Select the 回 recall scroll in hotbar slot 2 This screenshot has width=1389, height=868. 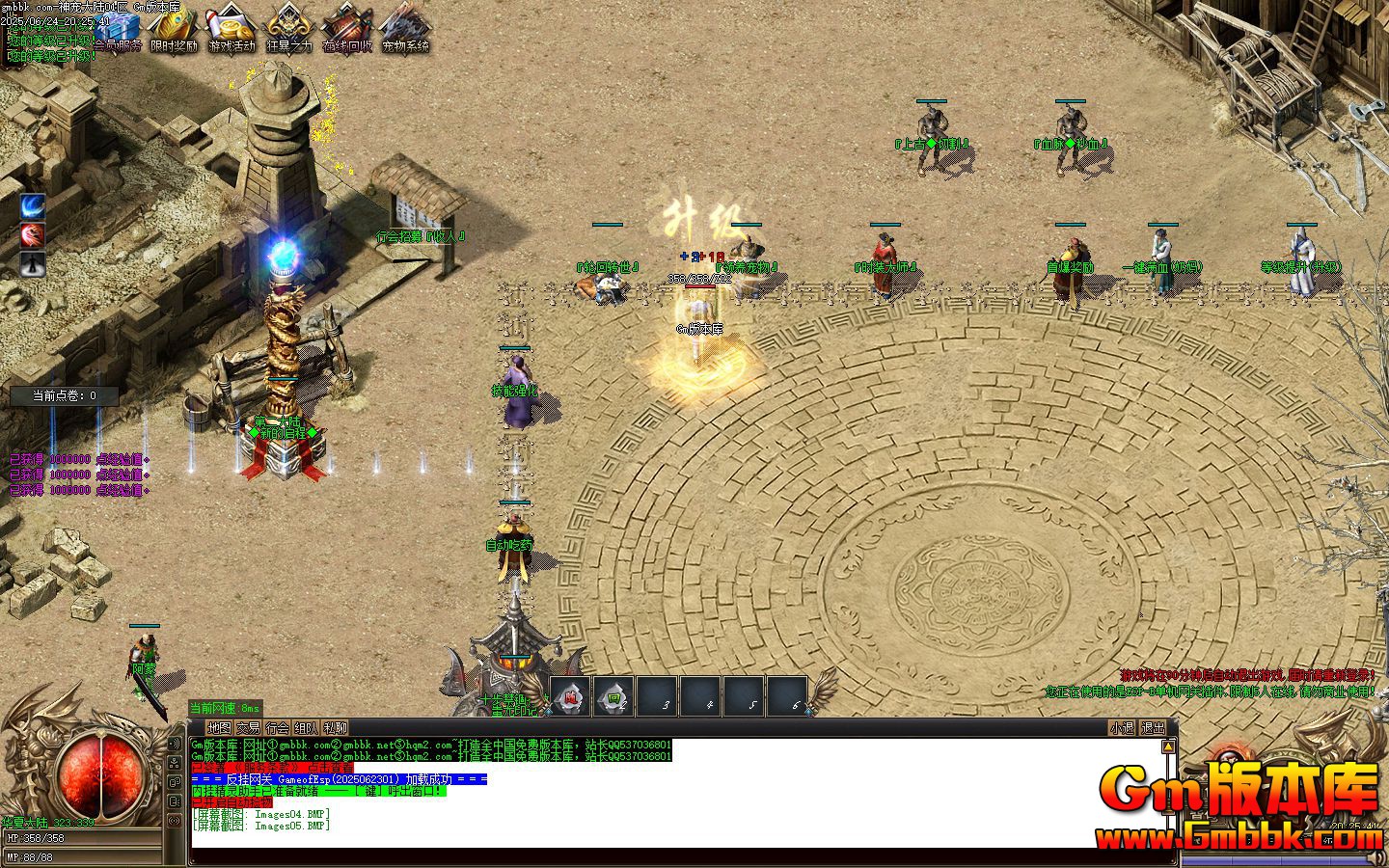click(614, 696)
